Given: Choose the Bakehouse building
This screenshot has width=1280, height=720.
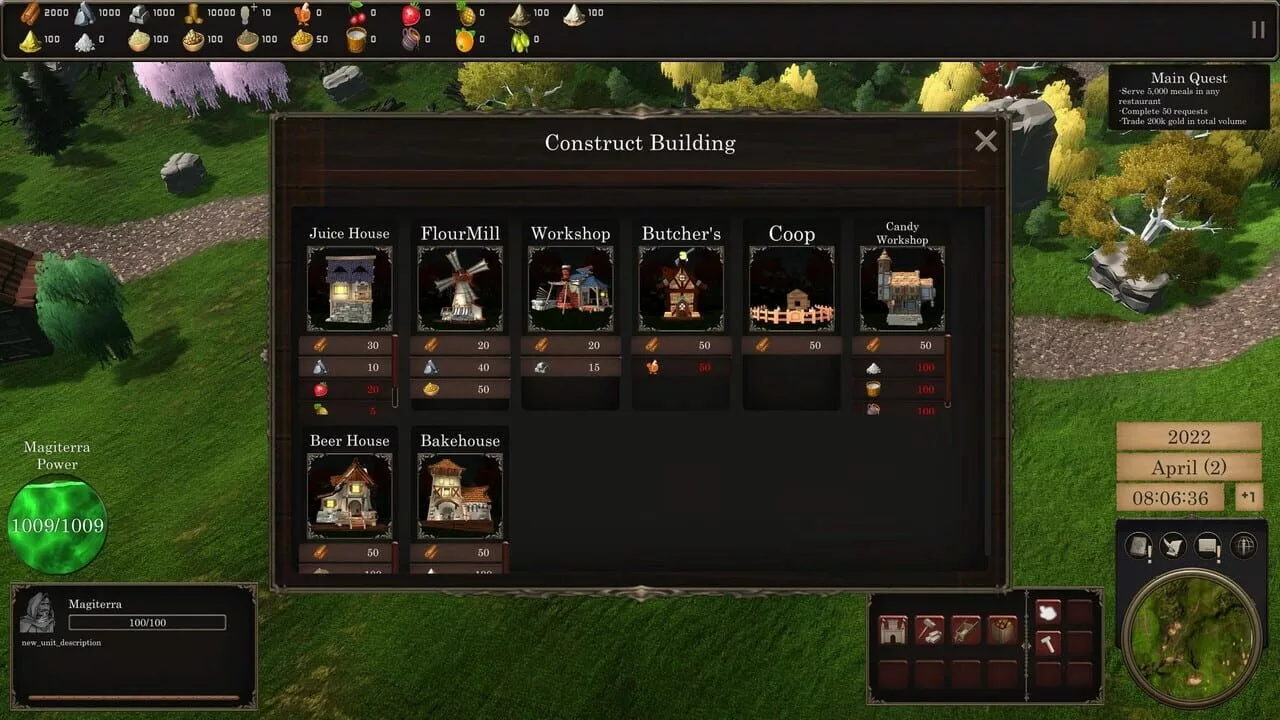Looking at the screenshot, I should pos(460,496).
